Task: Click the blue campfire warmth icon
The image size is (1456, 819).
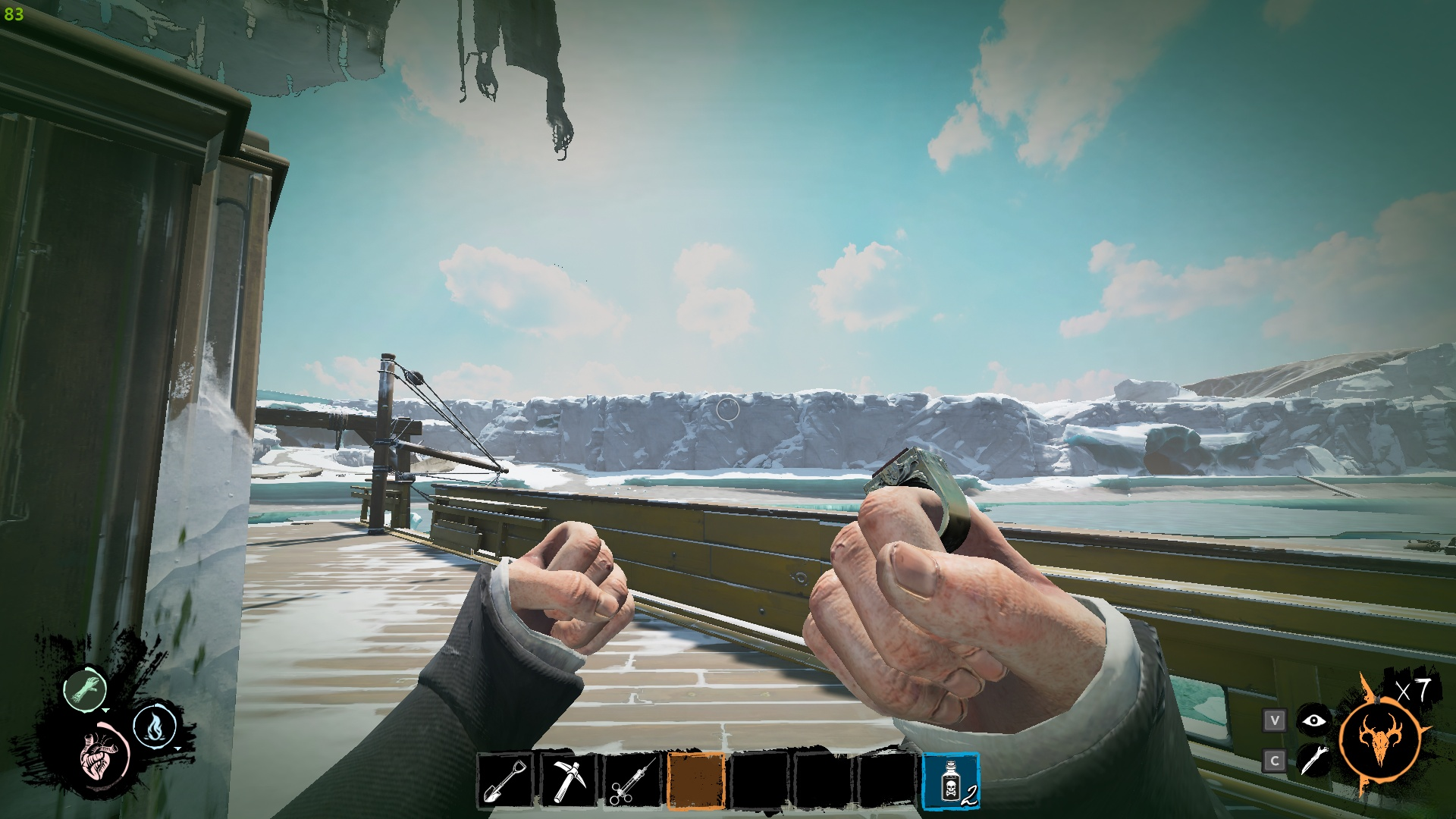Action: (x=155, y=726)
